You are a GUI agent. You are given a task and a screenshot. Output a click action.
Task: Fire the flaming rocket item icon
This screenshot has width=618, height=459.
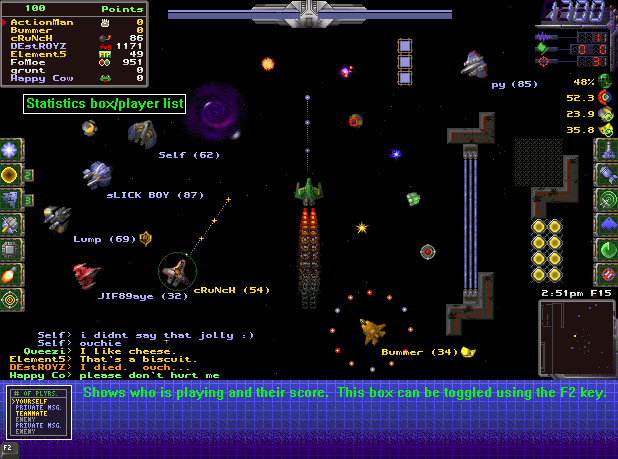coord(10,273)
